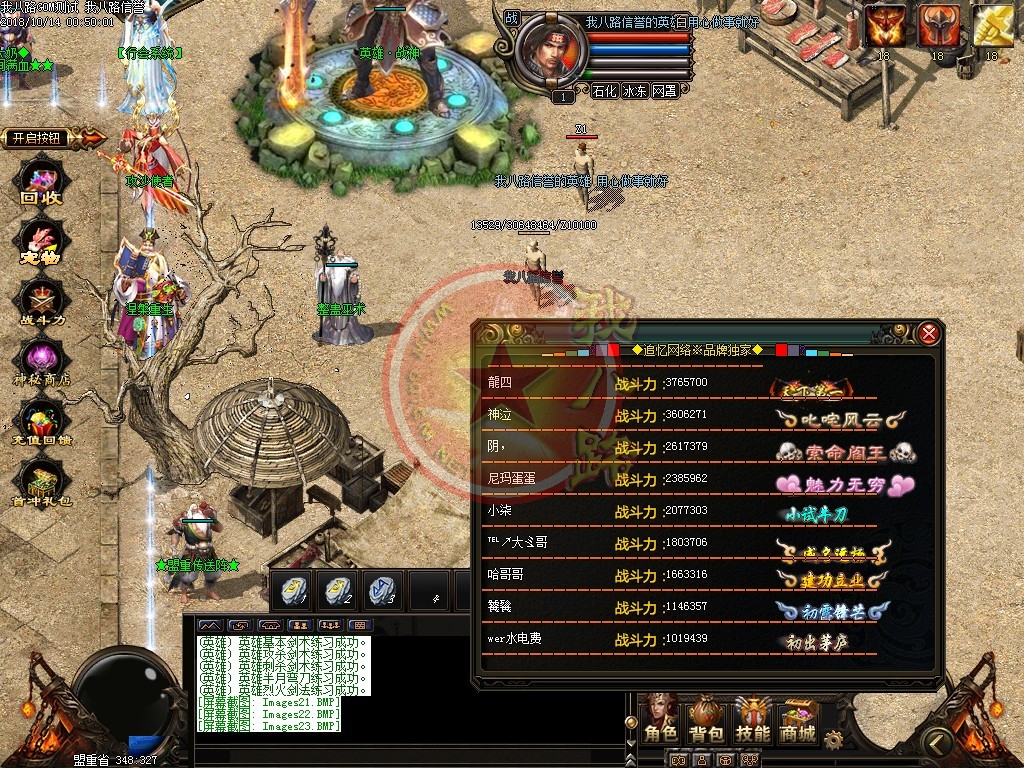Screen dimensions: 1024x768
Task: Open the 背包 backpack
Action: pos(706,720)
